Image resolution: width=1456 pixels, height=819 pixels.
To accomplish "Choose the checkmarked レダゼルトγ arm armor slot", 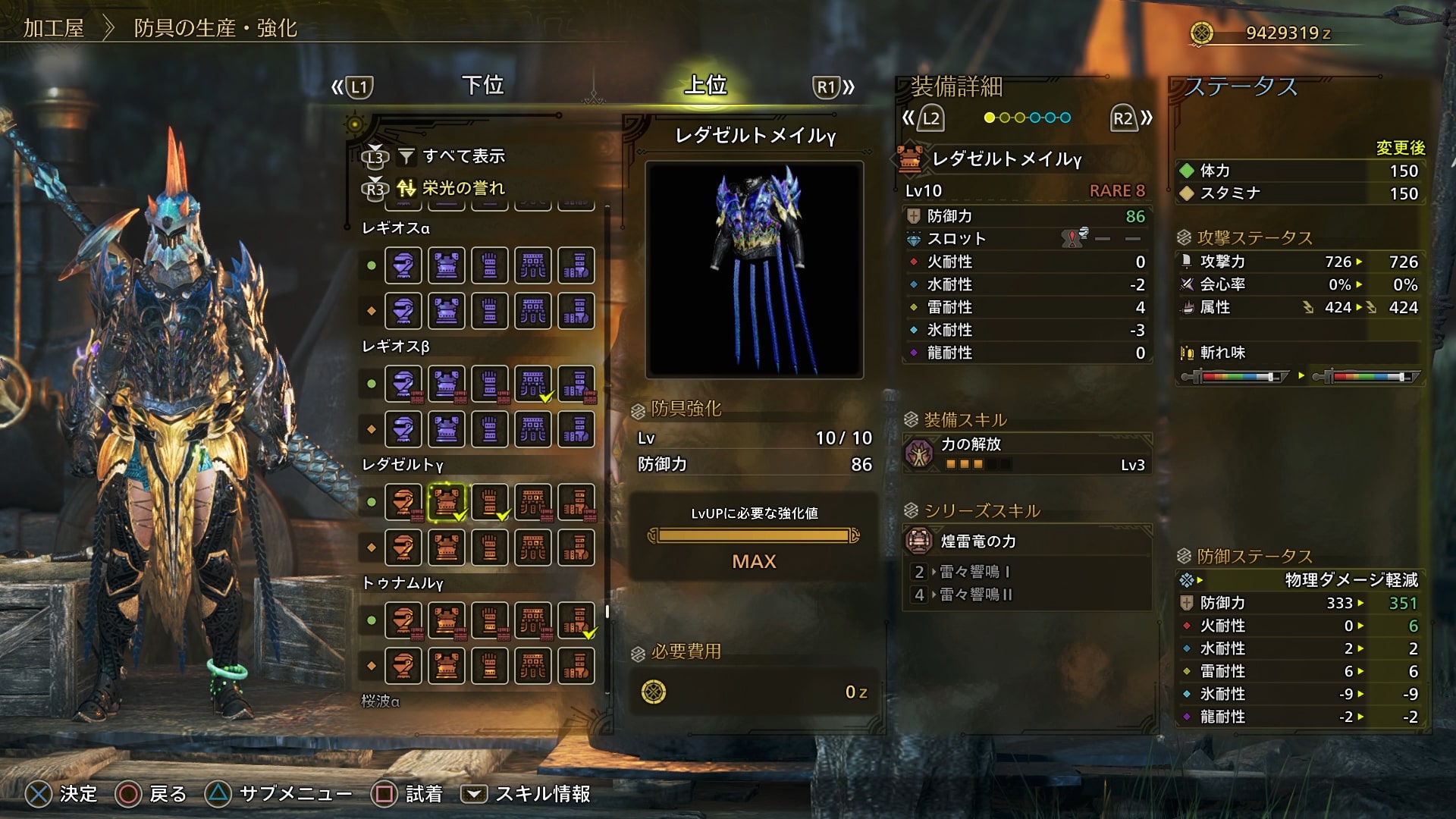I will tap(490, 502).
